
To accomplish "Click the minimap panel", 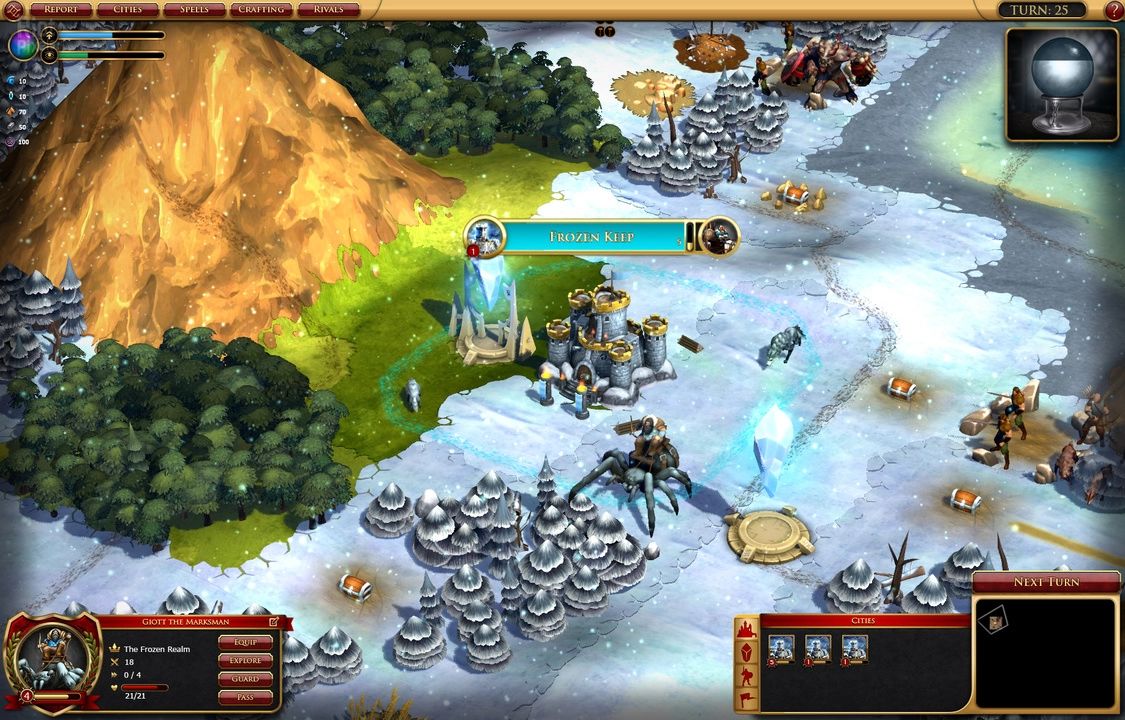I will [1046, 653].
